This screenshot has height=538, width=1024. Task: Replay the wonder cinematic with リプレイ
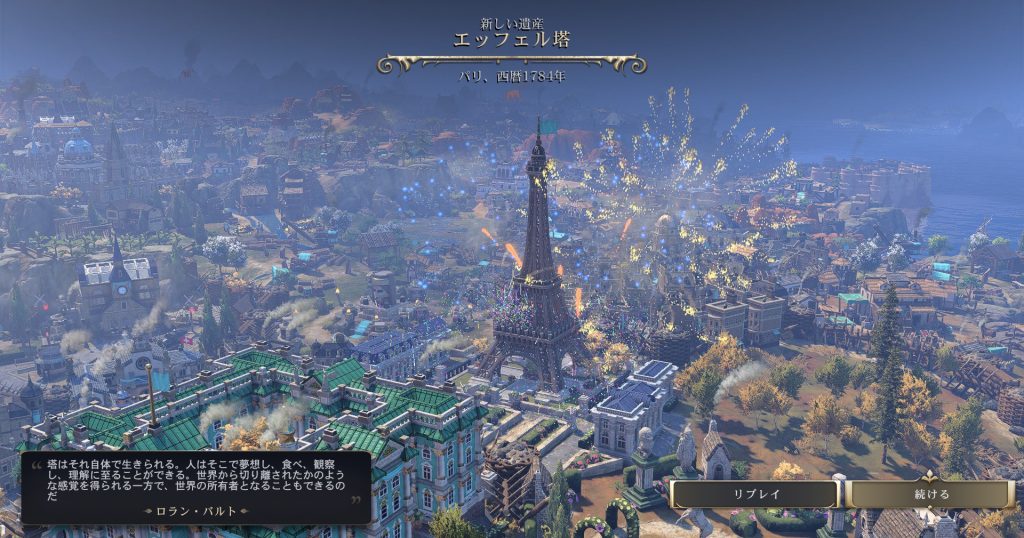[755, 494]
